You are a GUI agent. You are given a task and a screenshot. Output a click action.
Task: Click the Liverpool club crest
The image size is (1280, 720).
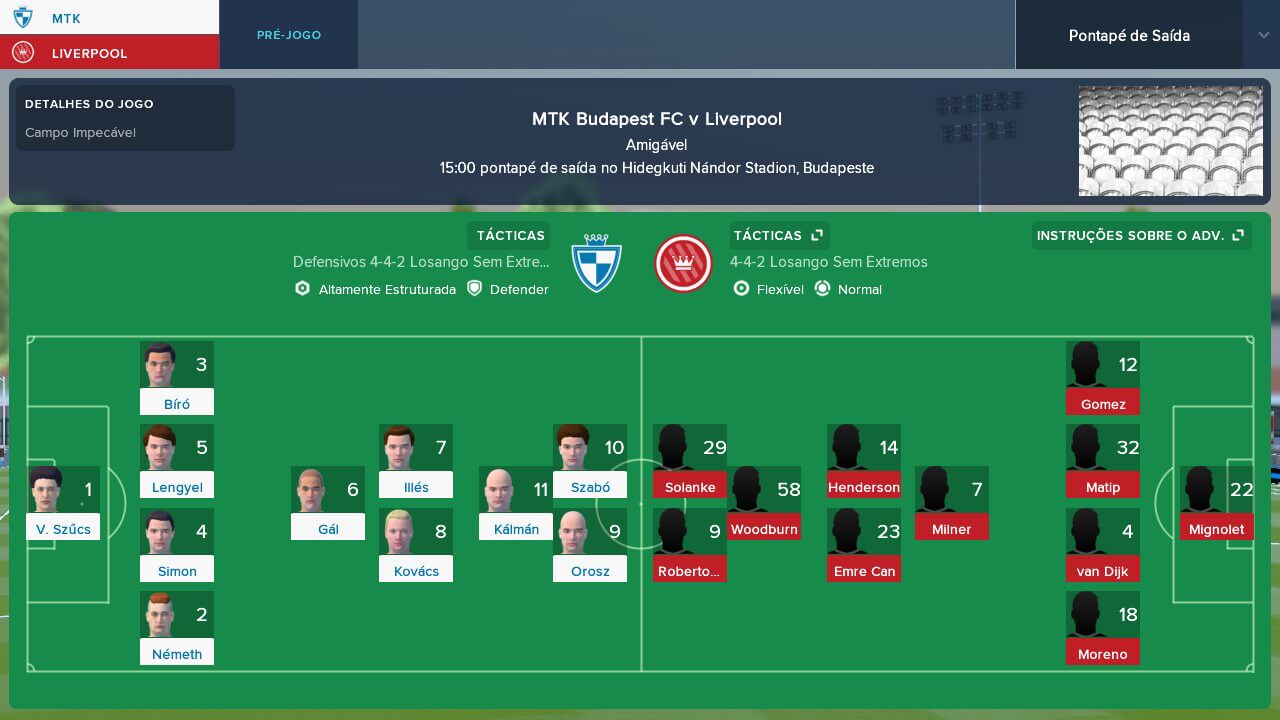(x=683, y=262)
